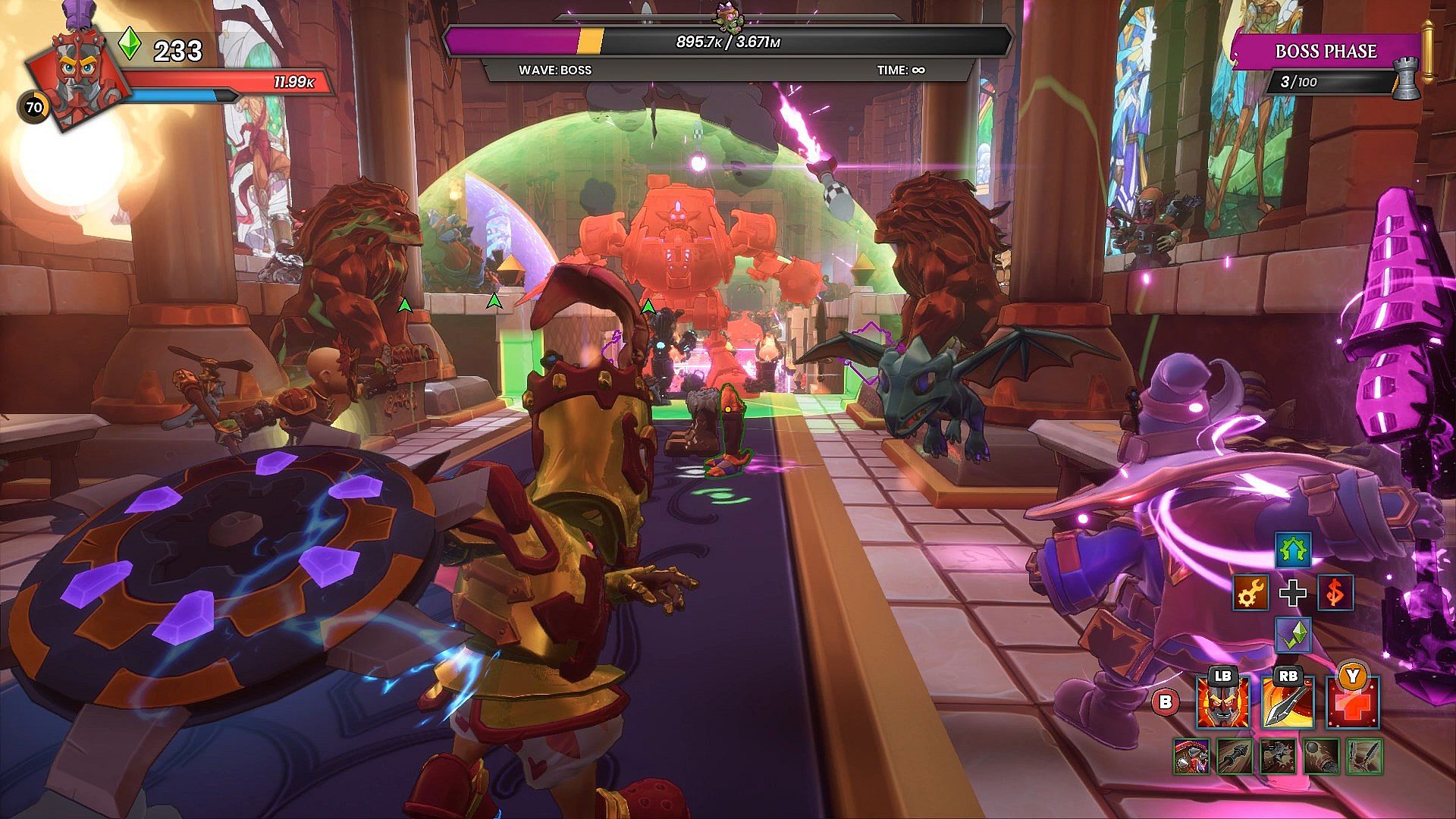Select the spiked barricade defense slot

click(1191, 757)
